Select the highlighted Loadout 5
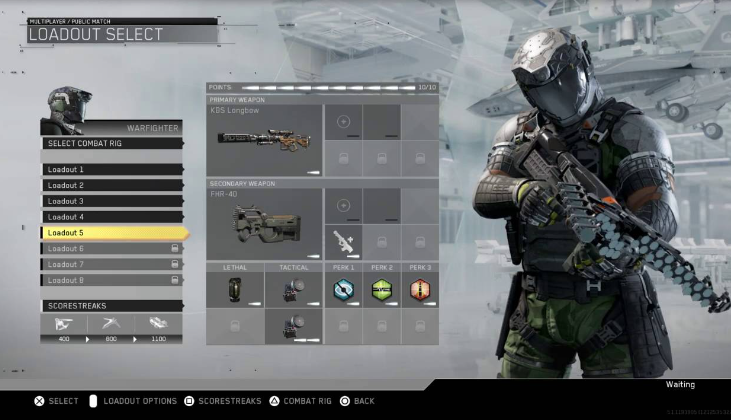Screen dimensions: 731x420 click(111, 233)
